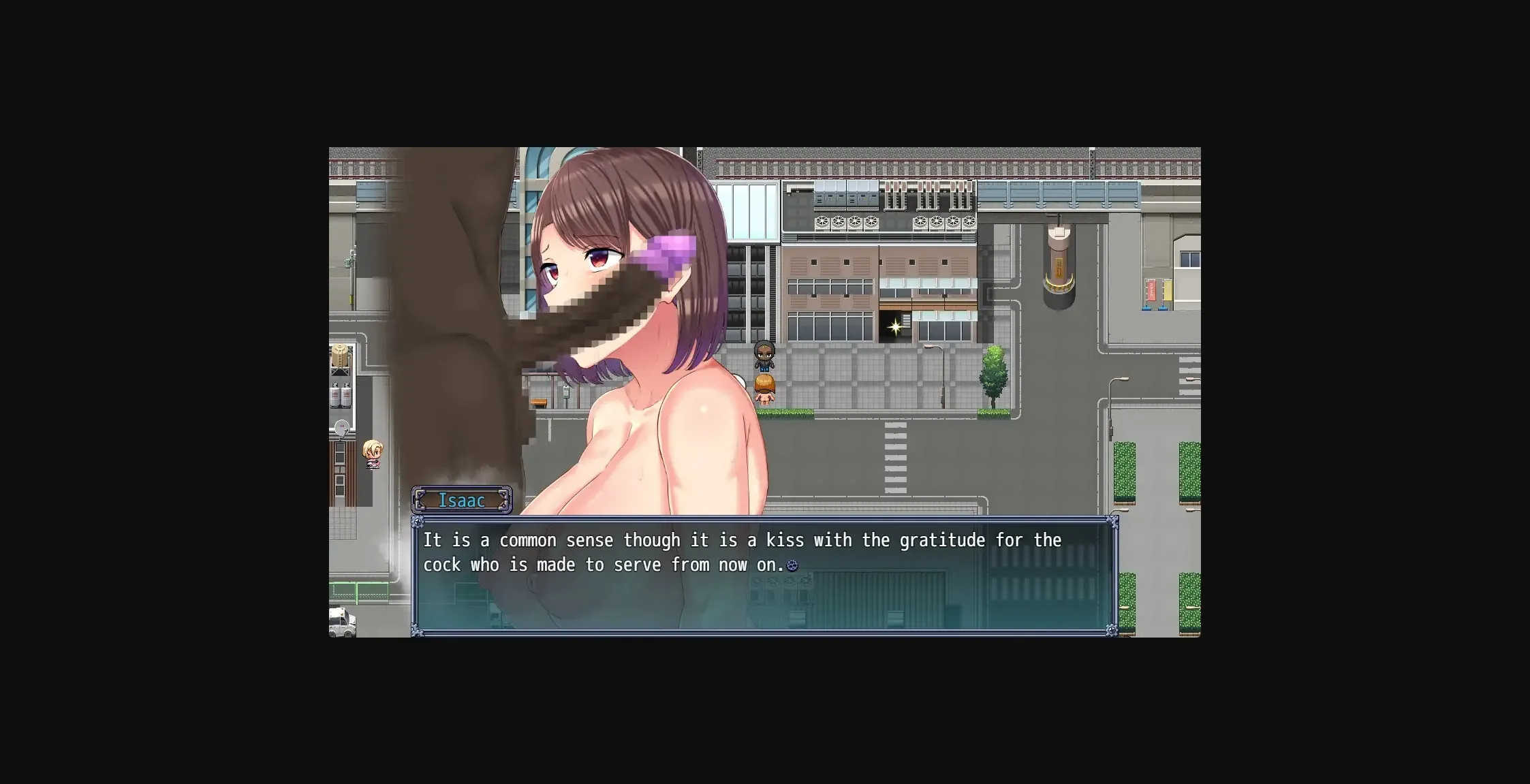Click the gas canisters beside the left building

[x=341, y=395]
